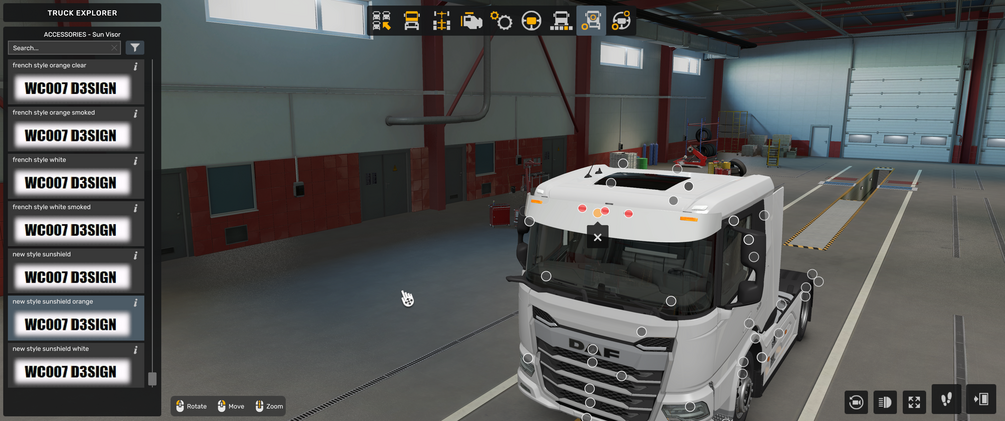The width and height of the screenshot is (1005, 421).
Task: Show info for french style orange clear
Action: pos(136,66)
